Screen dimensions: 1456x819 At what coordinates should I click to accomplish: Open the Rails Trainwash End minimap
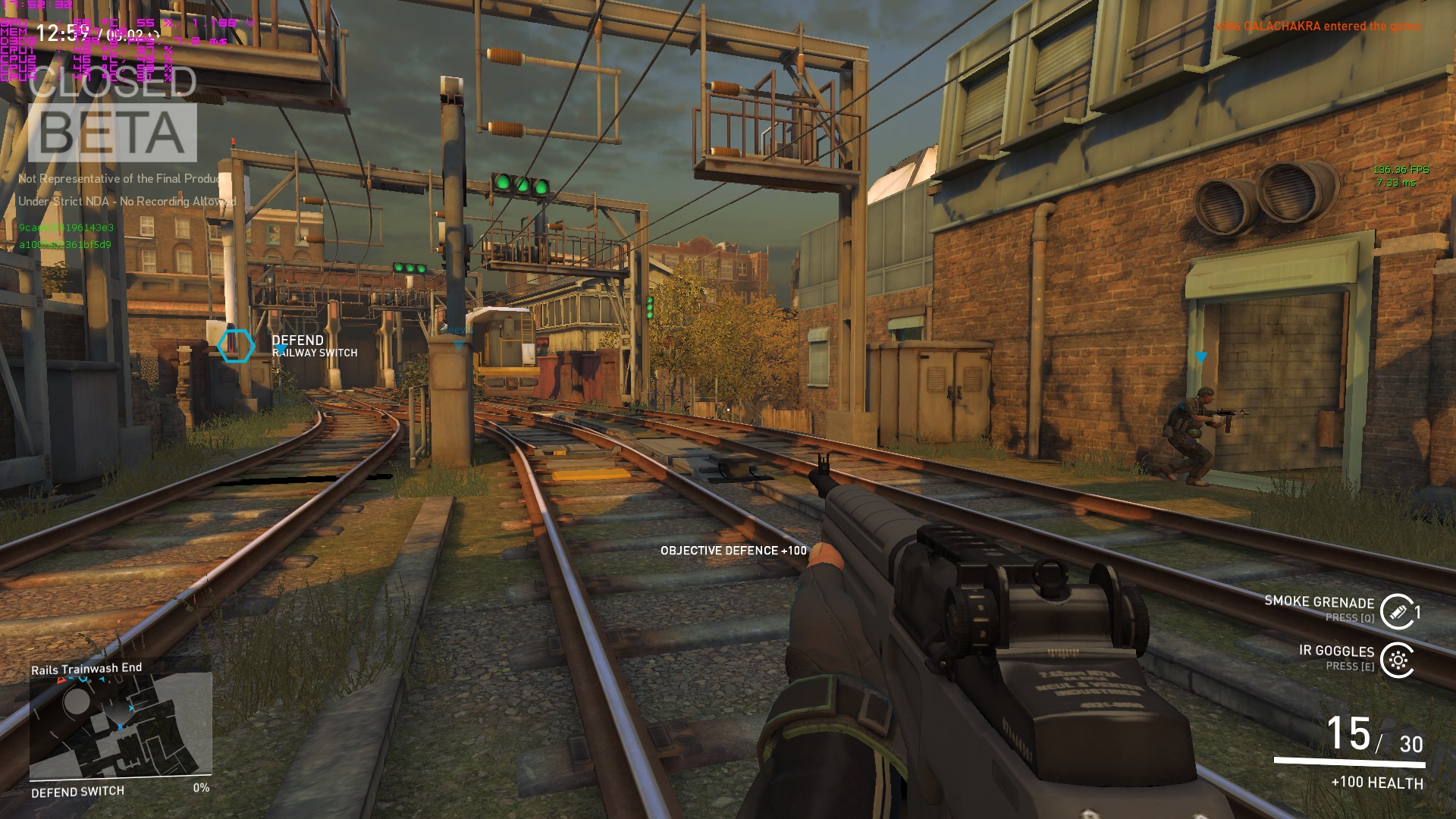(x=121, y=726)
